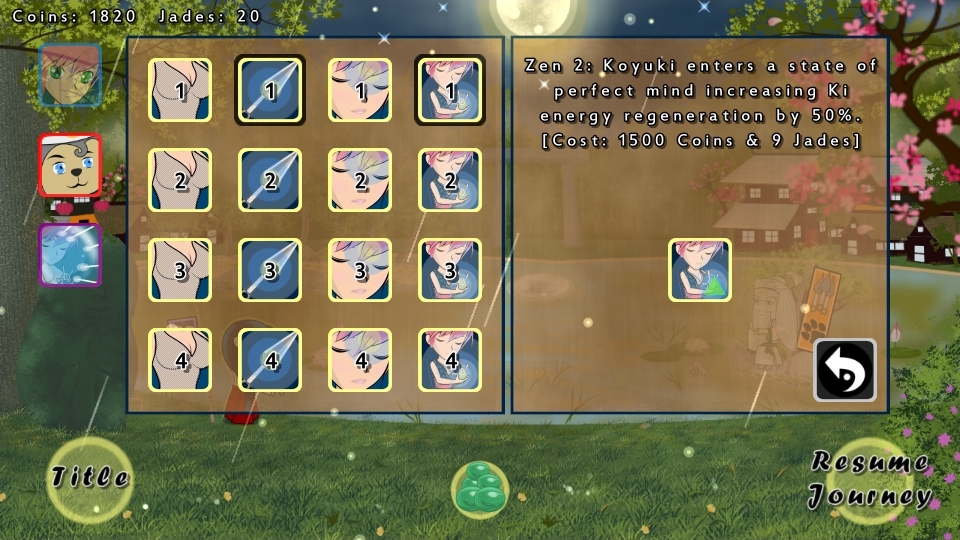Return to the Title screen
Image resolution: width=960 pixels, height=540 pixels.
click(90, 478)
